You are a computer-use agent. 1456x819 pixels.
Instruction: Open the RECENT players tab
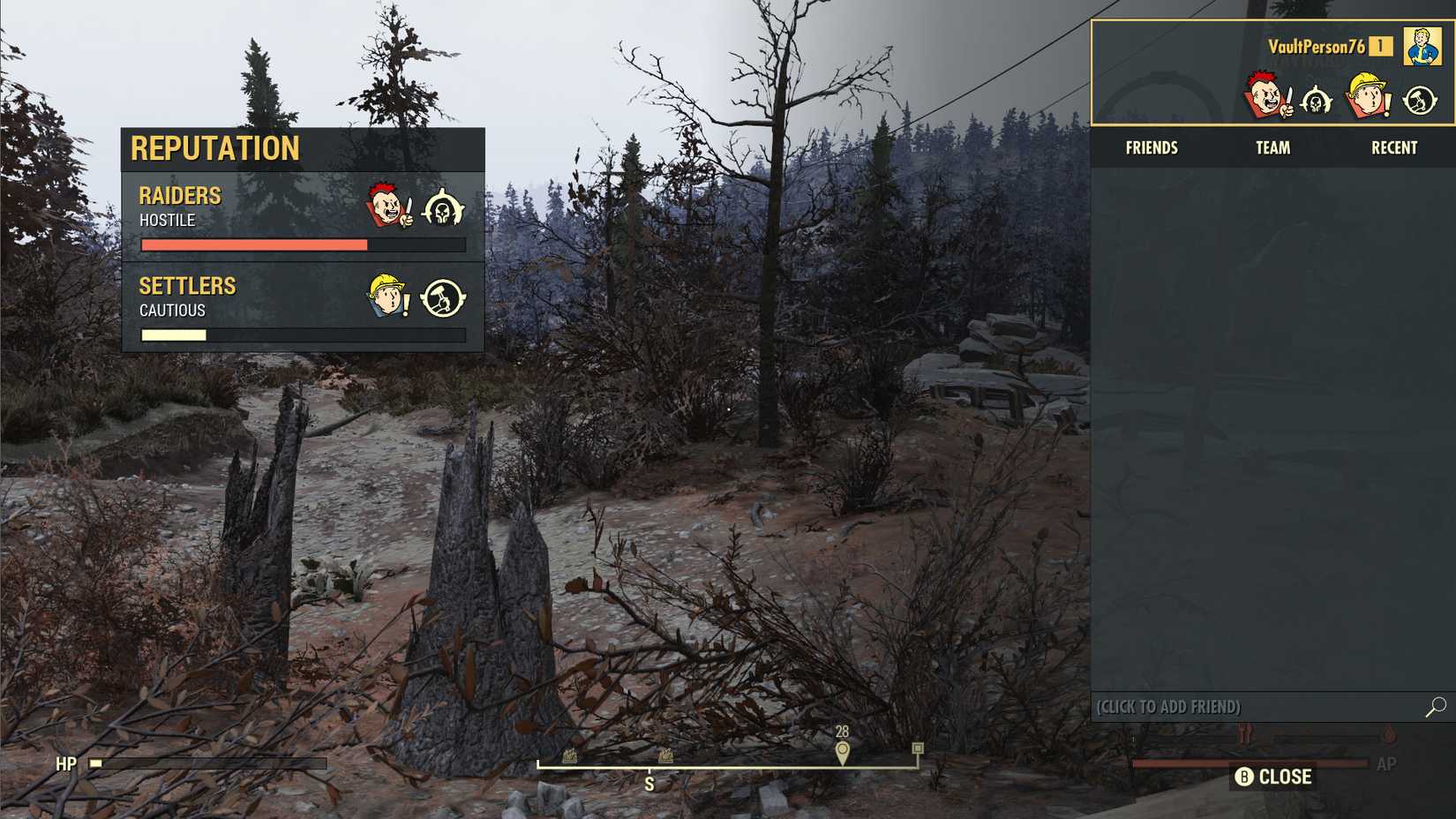pyautogui.click(x=1393, y=147)
